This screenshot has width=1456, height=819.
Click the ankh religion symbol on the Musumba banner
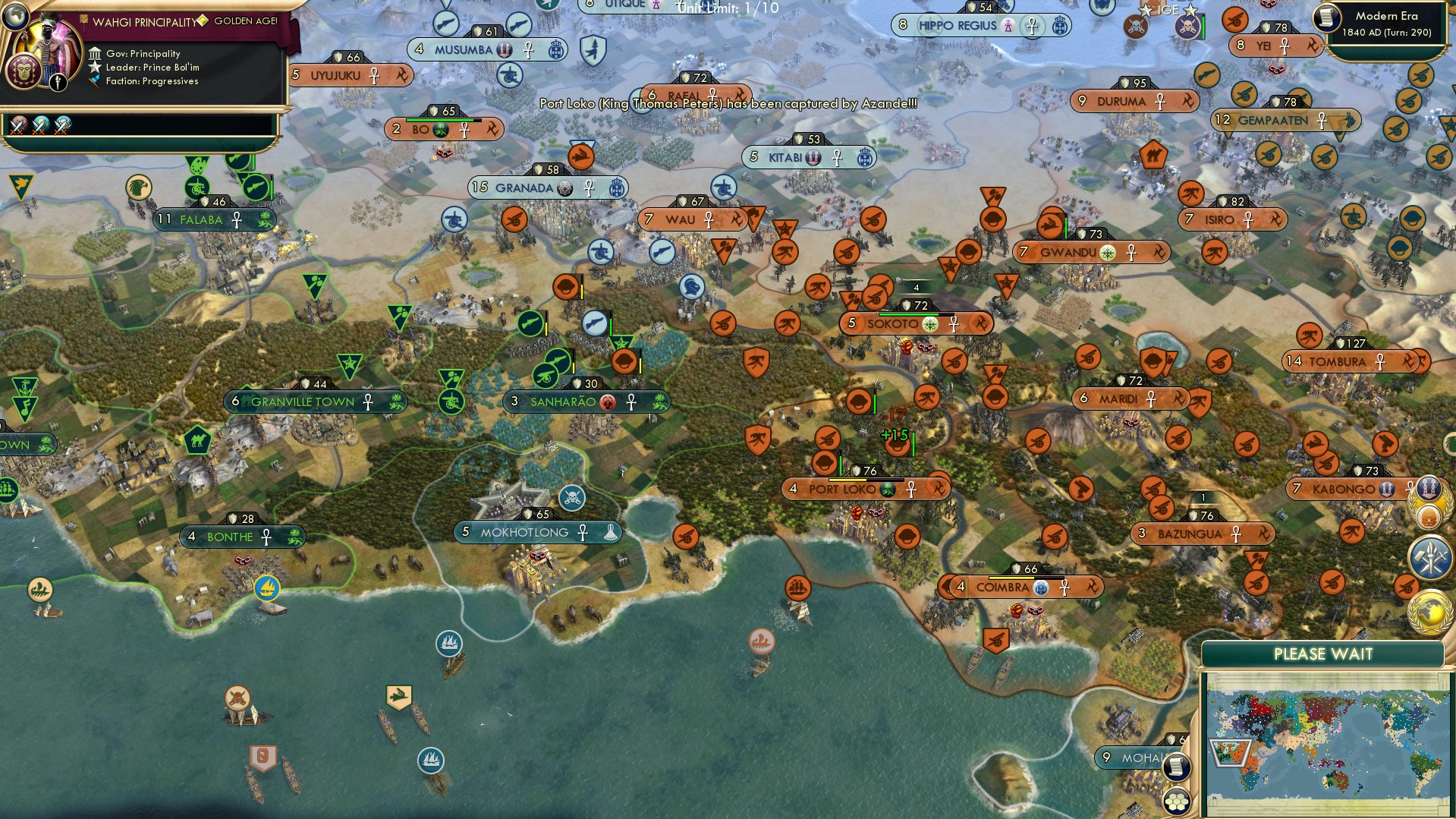click(527, 50)
